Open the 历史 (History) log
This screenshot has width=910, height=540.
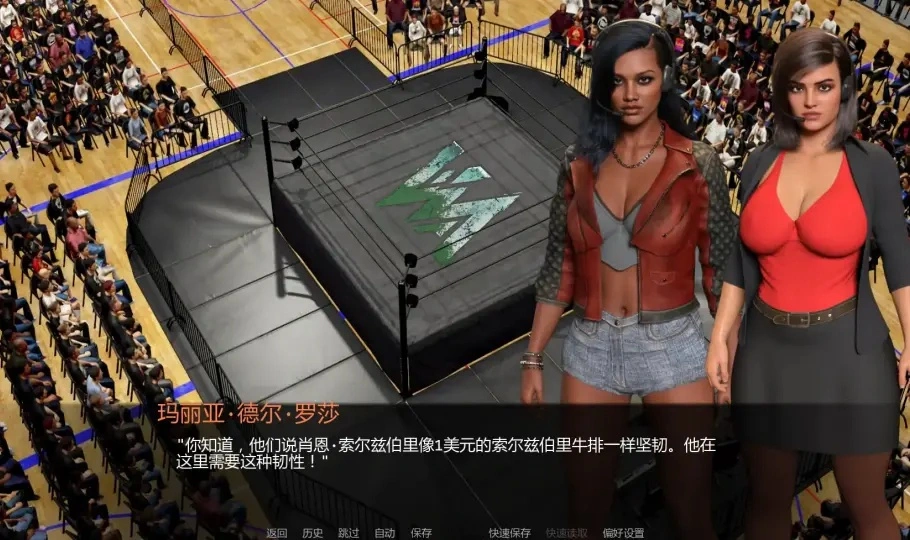(313, 533)
